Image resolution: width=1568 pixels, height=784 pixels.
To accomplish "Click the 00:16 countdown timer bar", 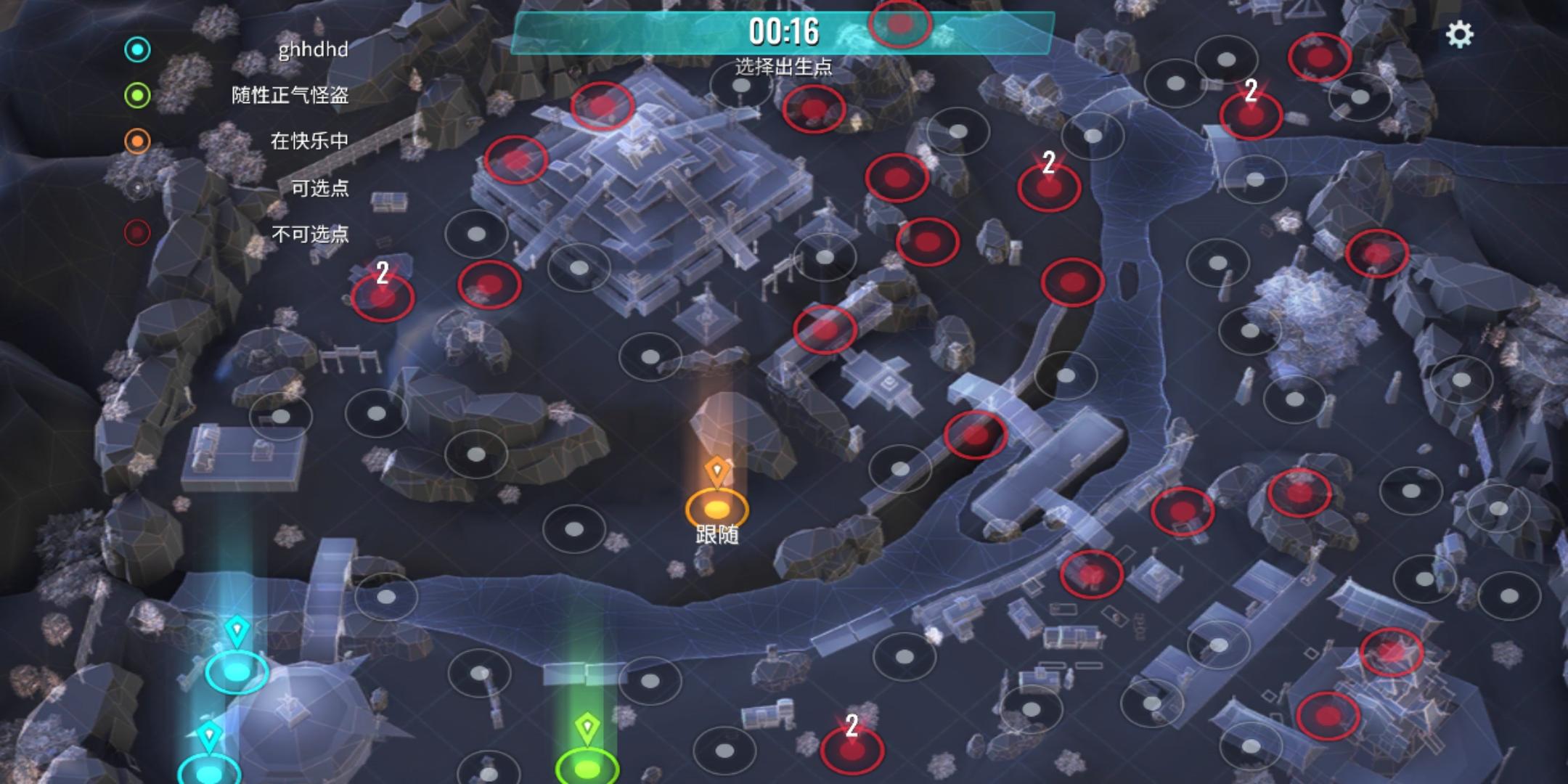I will (x=784, y=30).
